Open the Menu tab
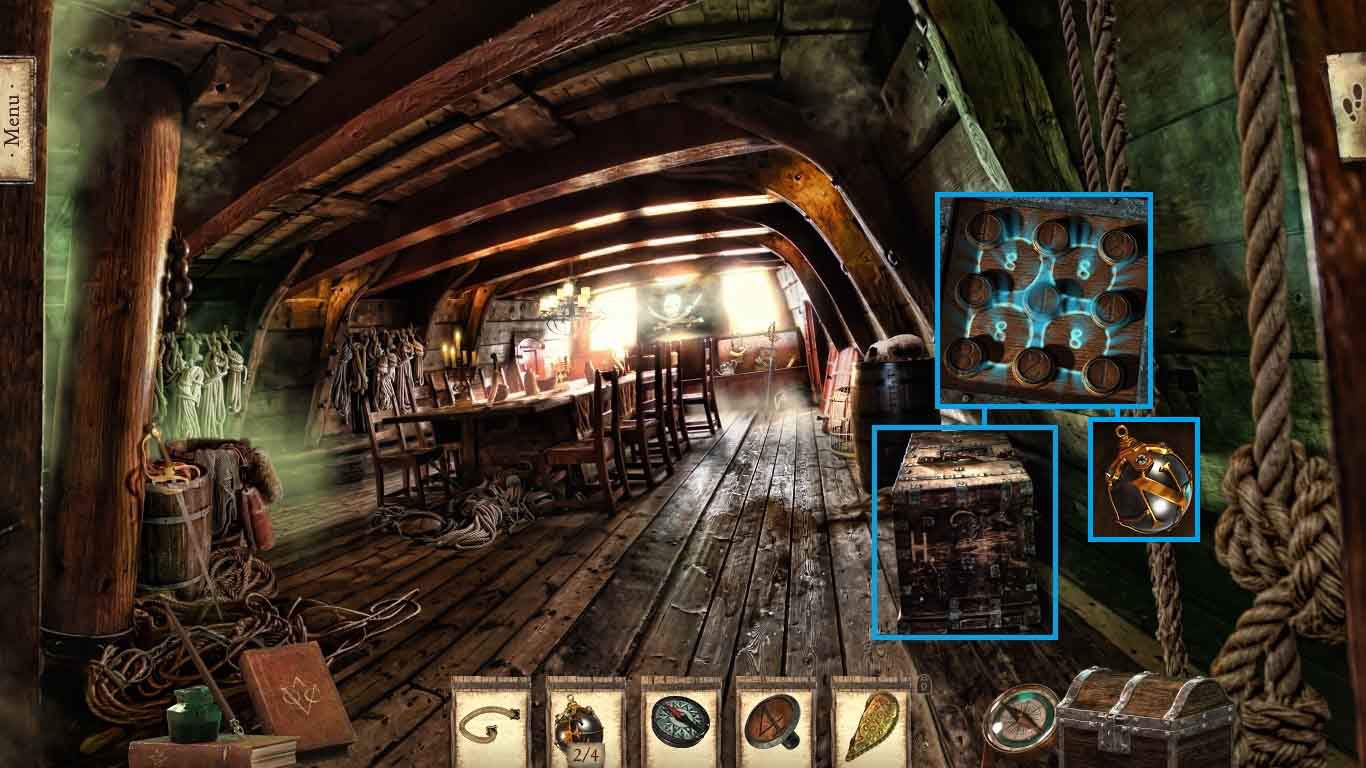1366x768 pixels. [16, 119]
